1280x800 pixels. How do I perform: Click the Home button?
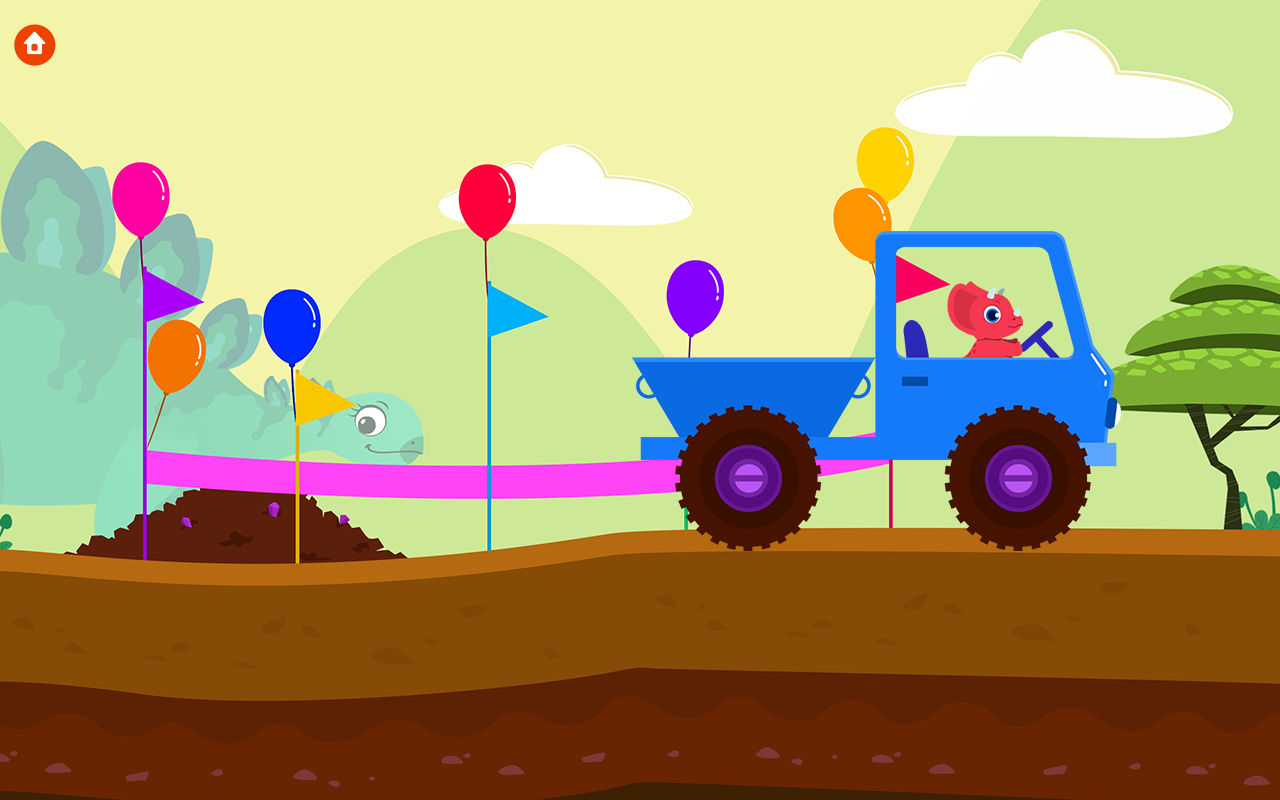tap(33, 44)
